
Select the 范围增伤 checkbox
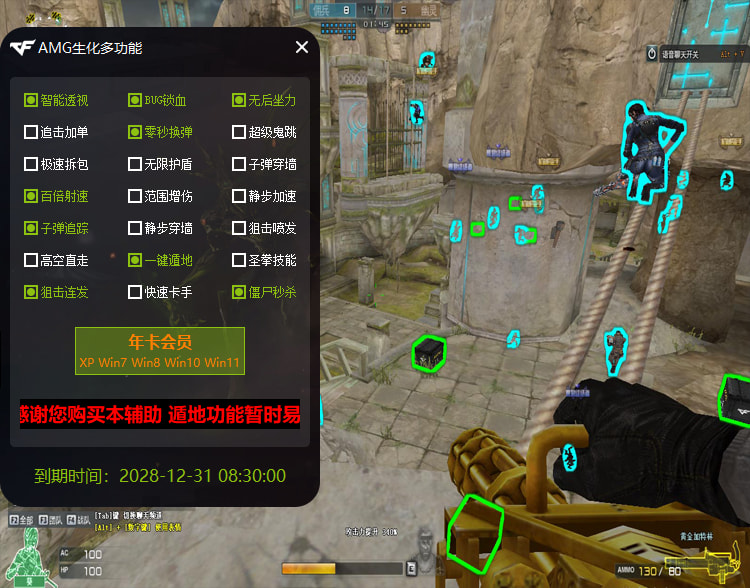click(x=135, y=196)
